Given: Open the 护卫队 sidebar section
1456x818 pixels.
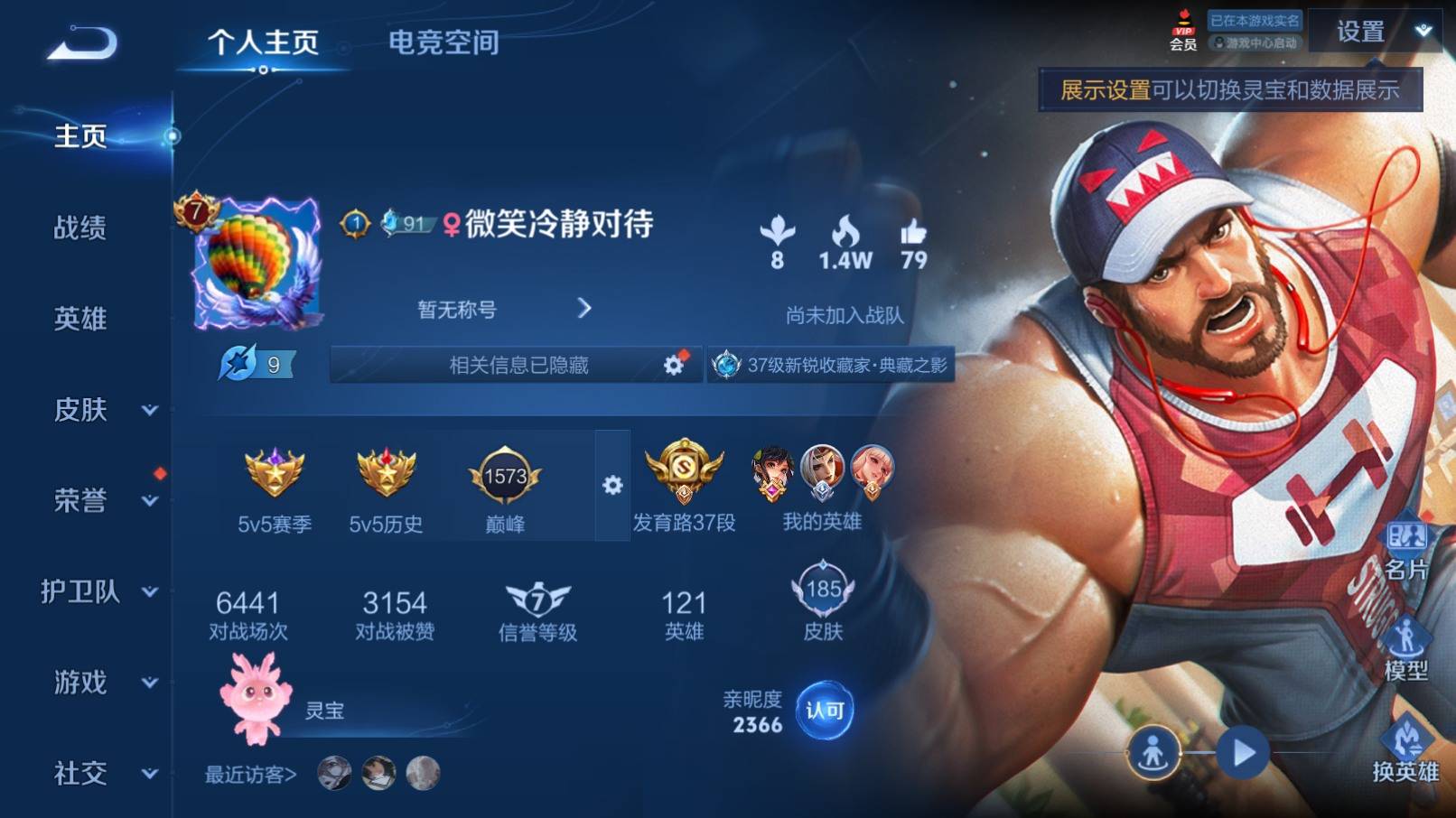Looking at the screenshot, I should 98,591.
